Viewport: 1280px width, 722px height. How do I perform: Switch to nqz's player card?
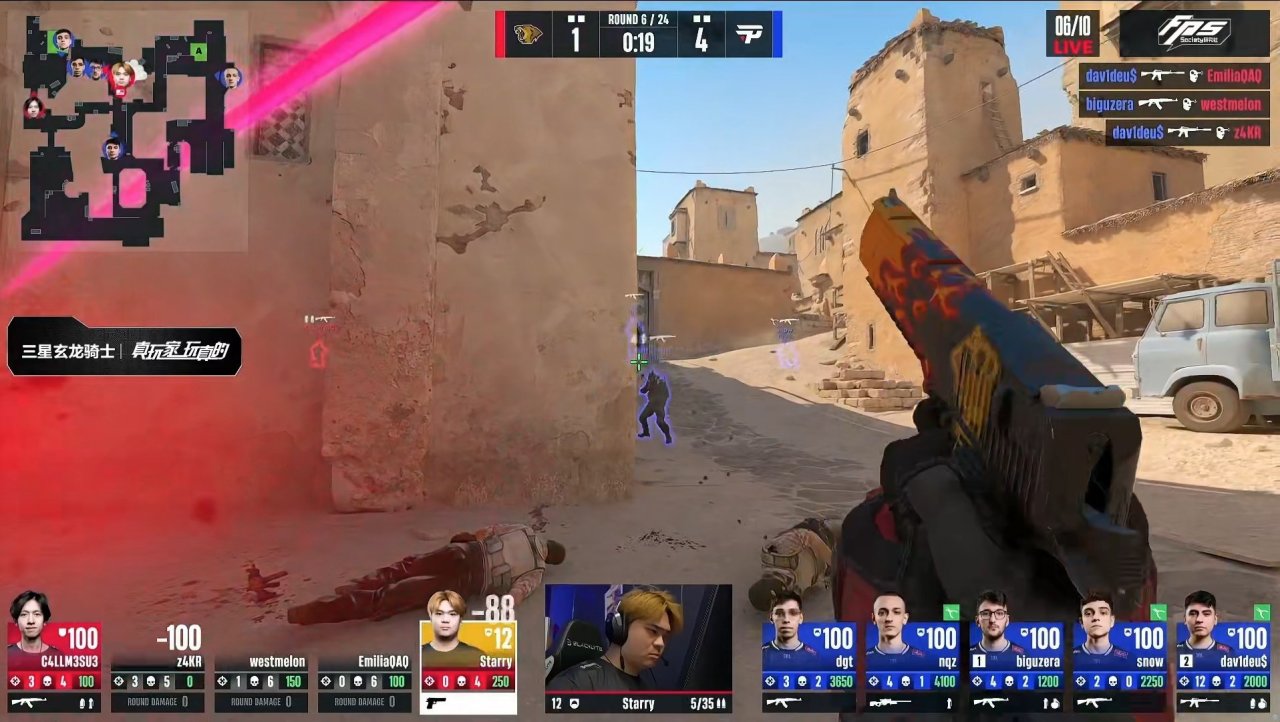click(x=912, y=654)
